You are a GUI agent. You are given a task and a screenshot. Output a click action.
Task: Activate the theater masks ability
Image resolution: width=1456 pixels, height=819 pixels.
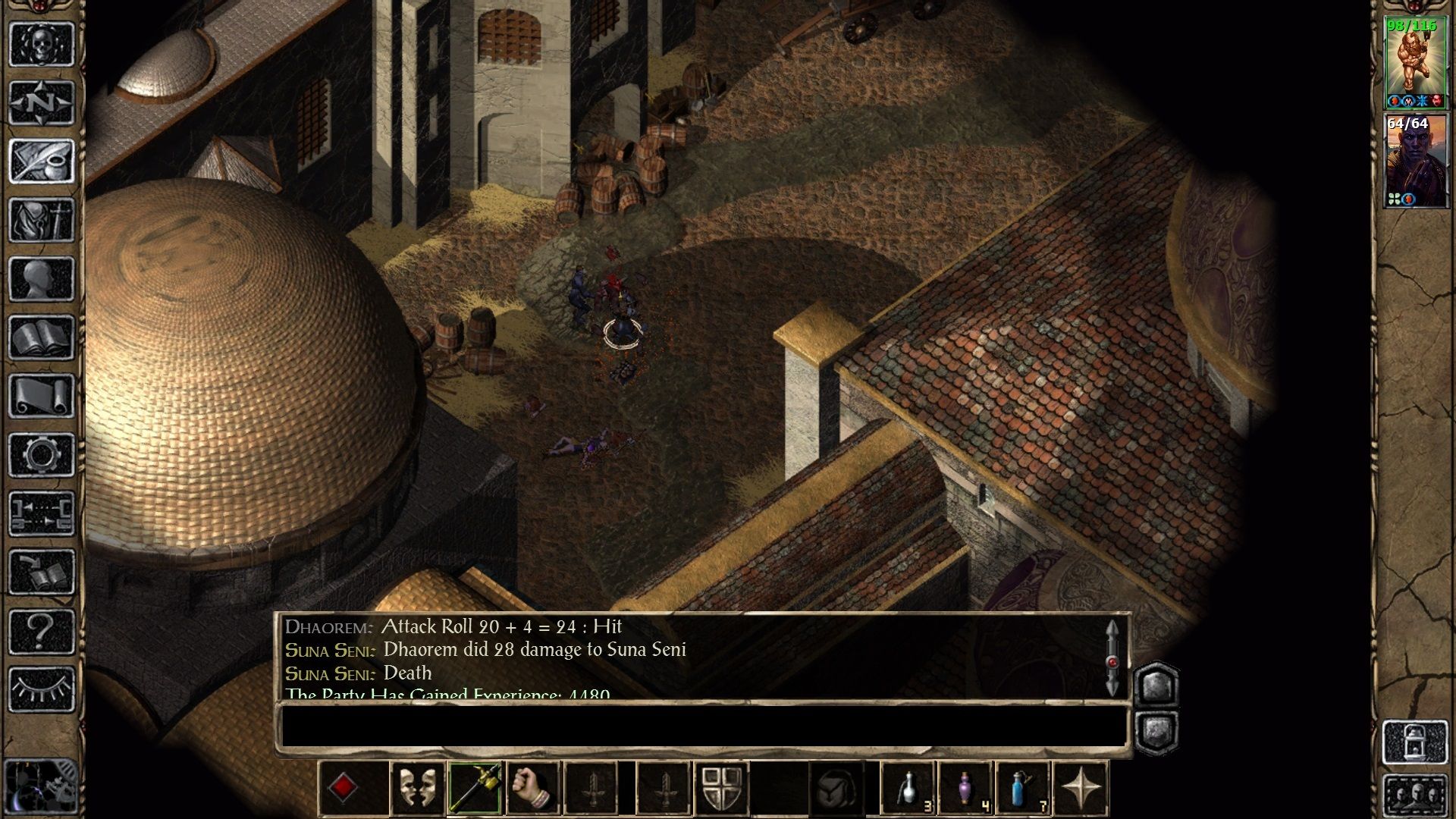point(417,788)
